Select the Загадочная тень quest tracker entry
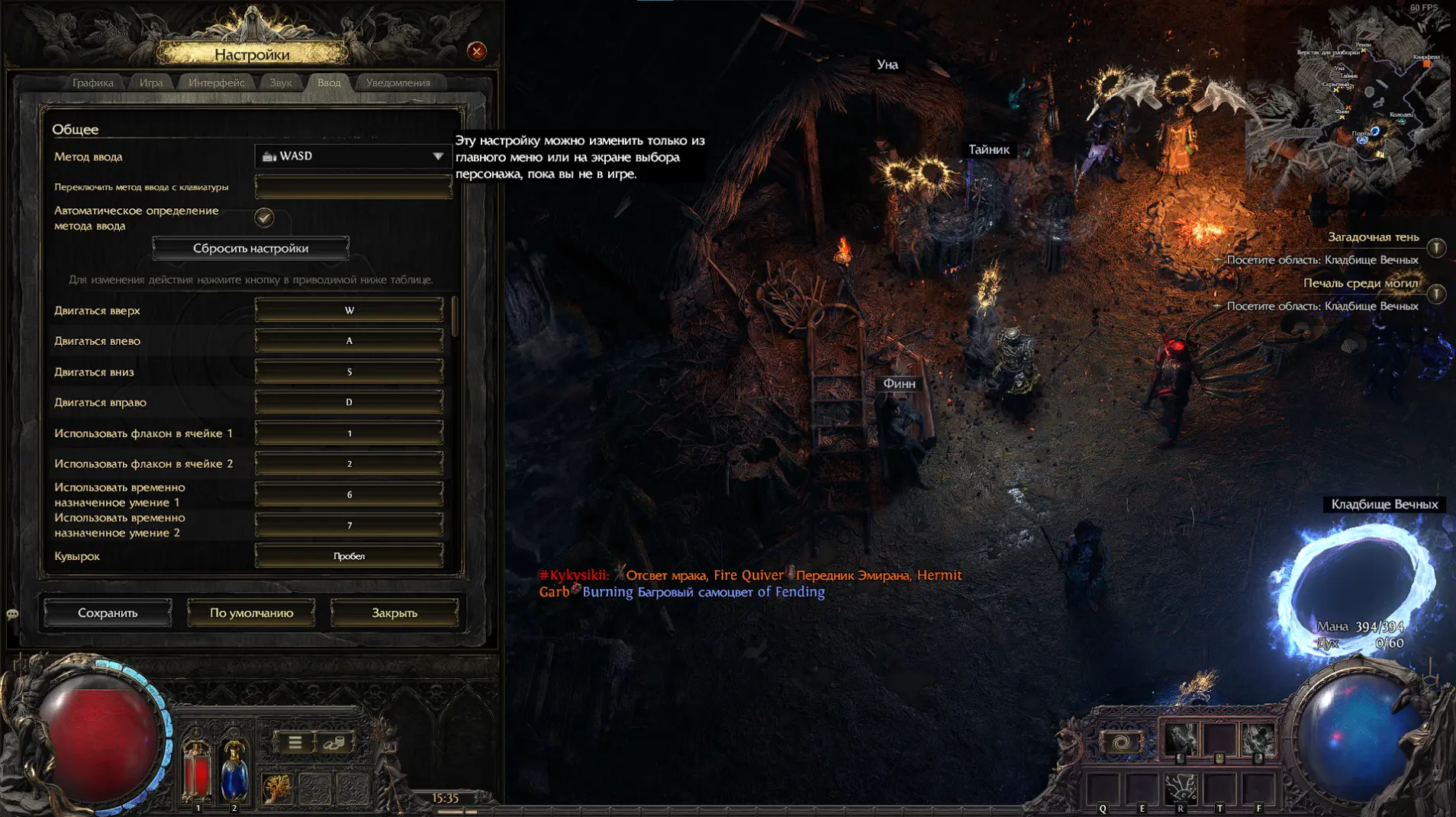Screen dimensions: 1456x817 pos(1373,237)
